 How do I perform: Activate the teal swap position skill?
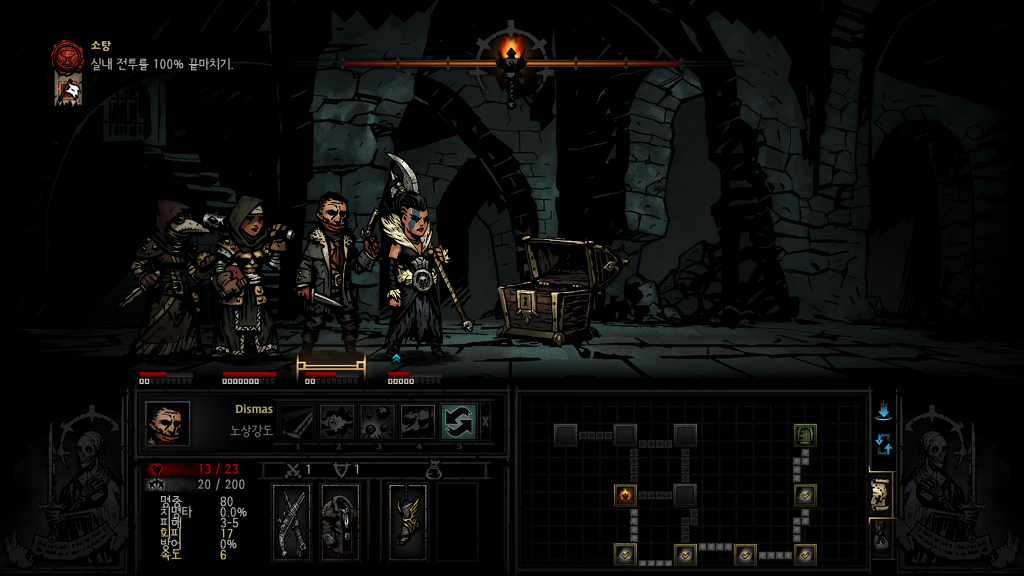click(458, 421)
